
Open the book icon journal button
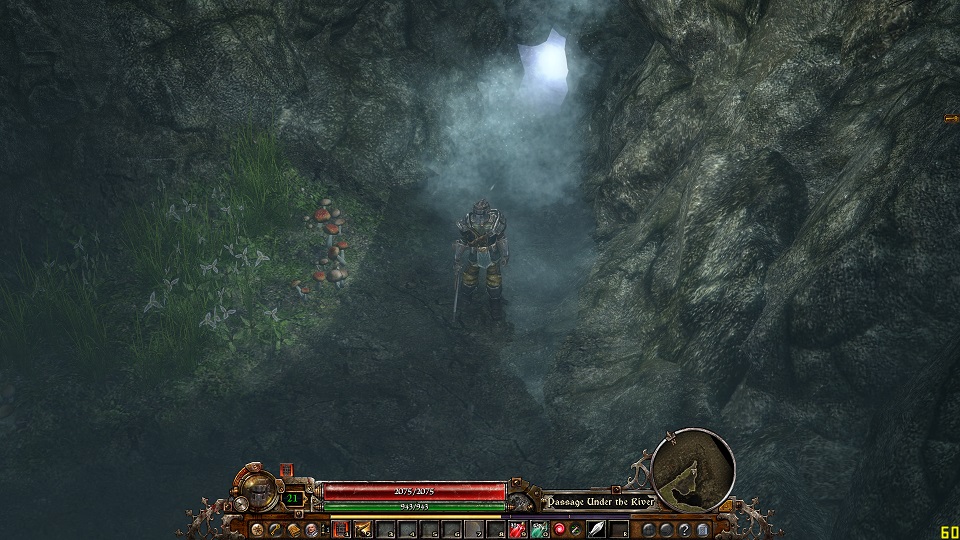[293, 529]
